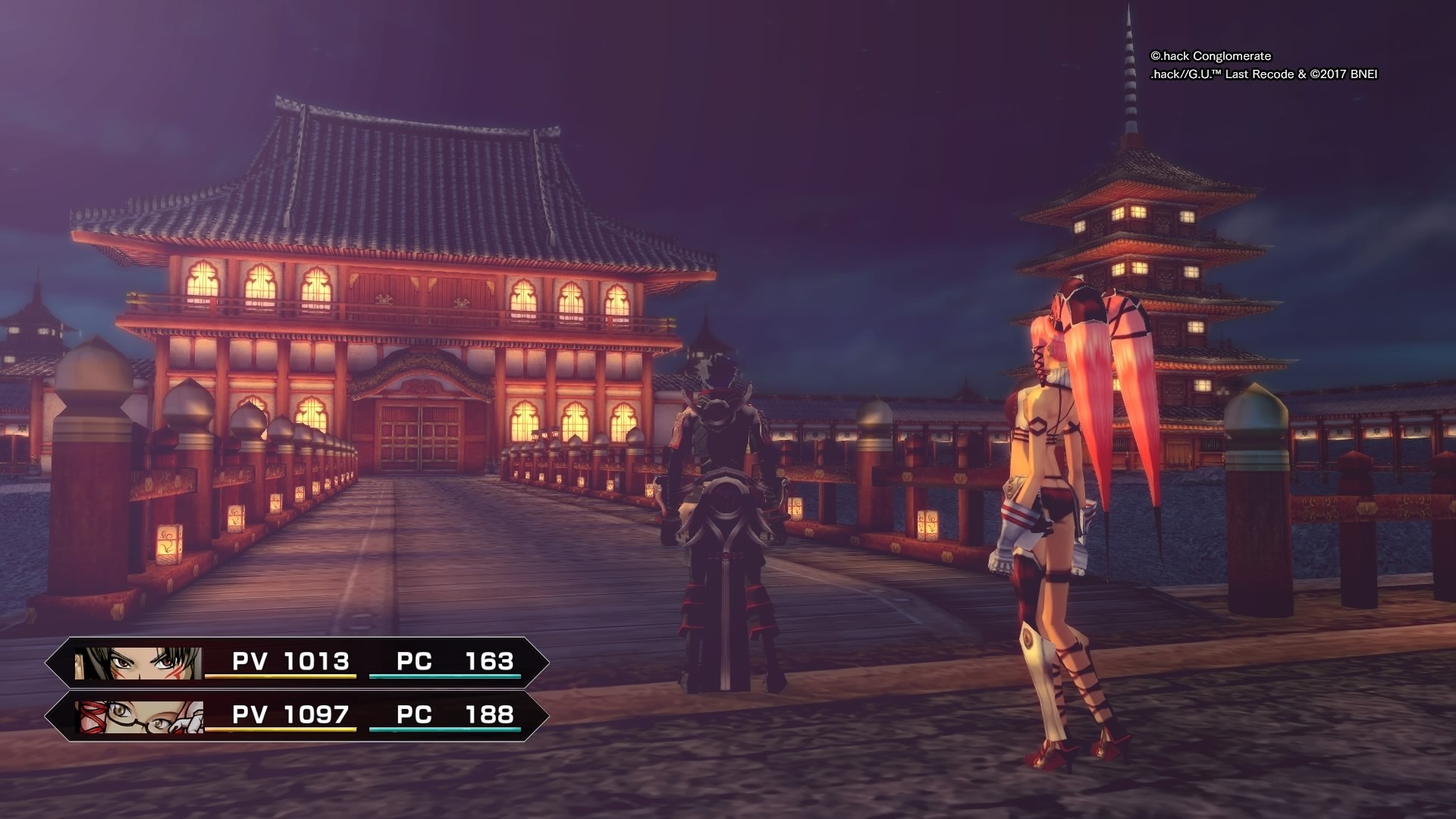
Task: Click the .hack Conglomerate copyright text
Action: [x=1211, y=55]
